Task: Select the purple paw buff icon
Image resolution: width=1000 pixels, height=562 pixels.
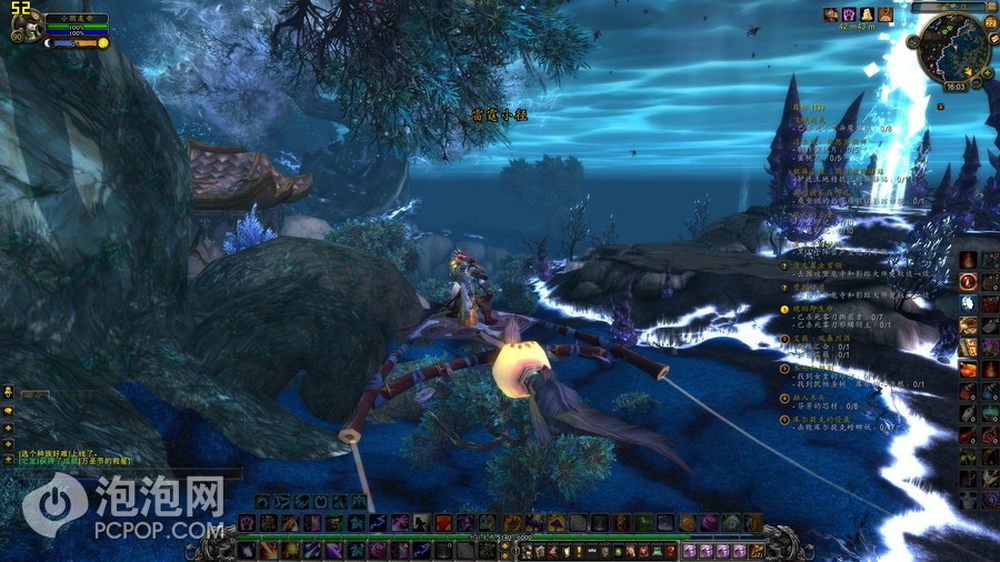Action: (848, 14)
